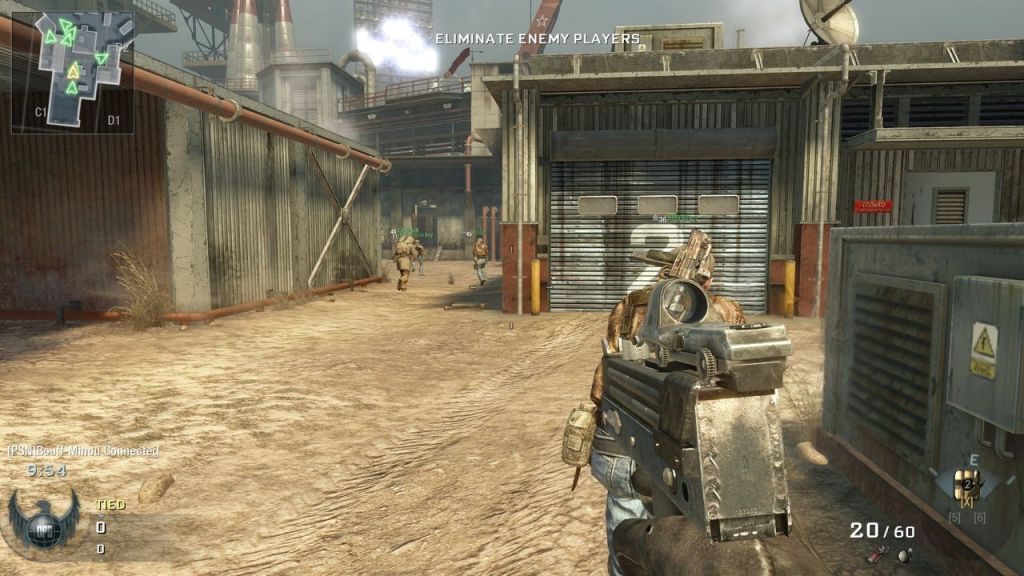Click the frag grenade icon beside ammo
The height and width of the screenshot is (576, 1024).
pyautogui.click(x=904, y=554)
